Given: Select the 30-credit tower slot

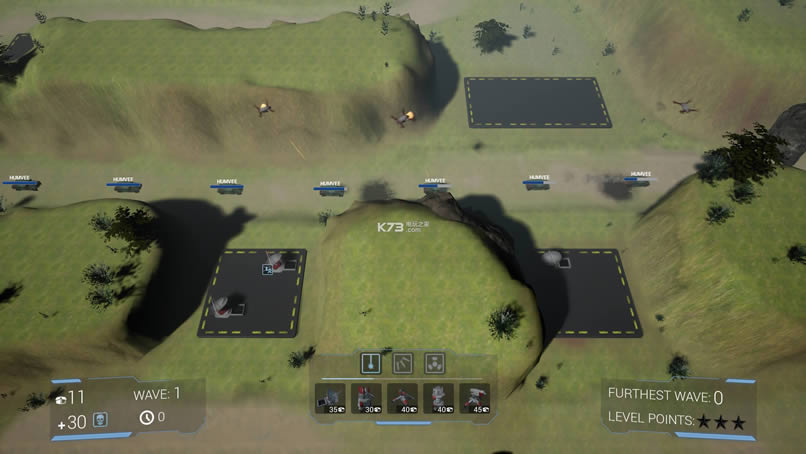Looking at the screenshot, I should pos(366,399).
